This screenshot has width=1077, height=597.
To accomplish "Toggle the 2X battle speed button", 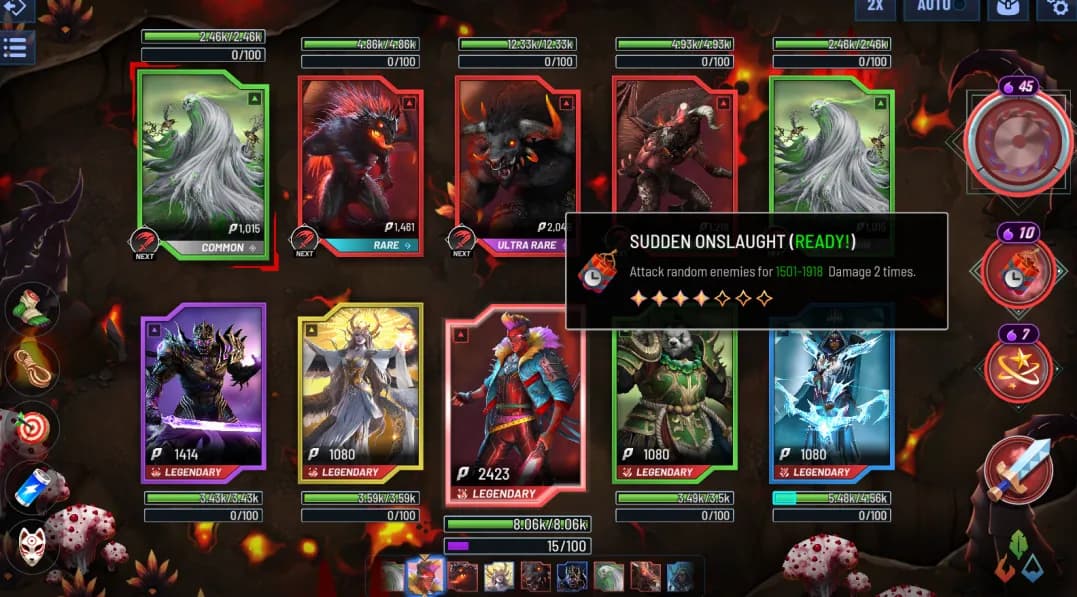I will [x=874, y=8].
